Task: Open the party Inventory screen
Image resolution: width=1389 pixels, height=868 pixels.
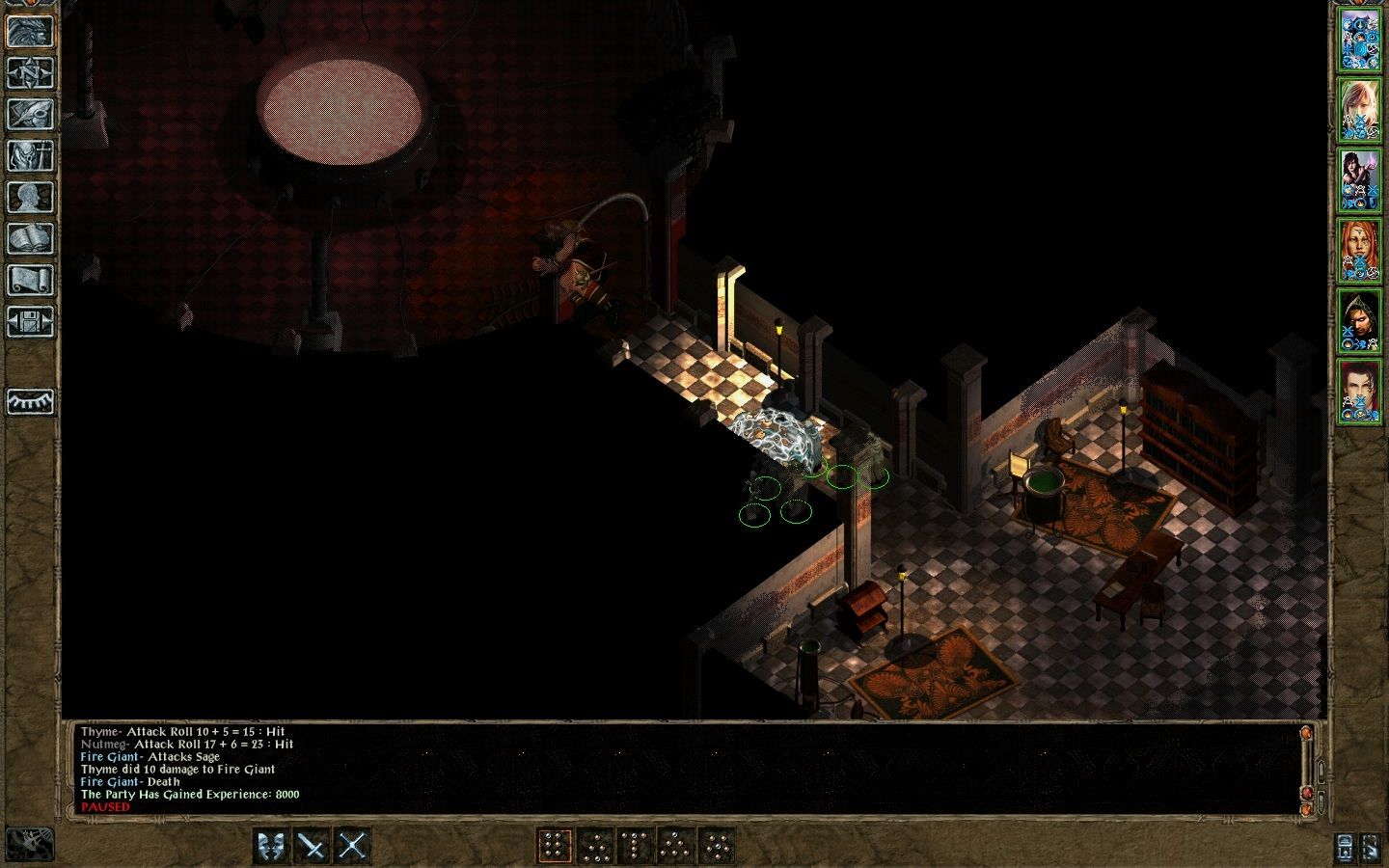Action: (29, 154)
